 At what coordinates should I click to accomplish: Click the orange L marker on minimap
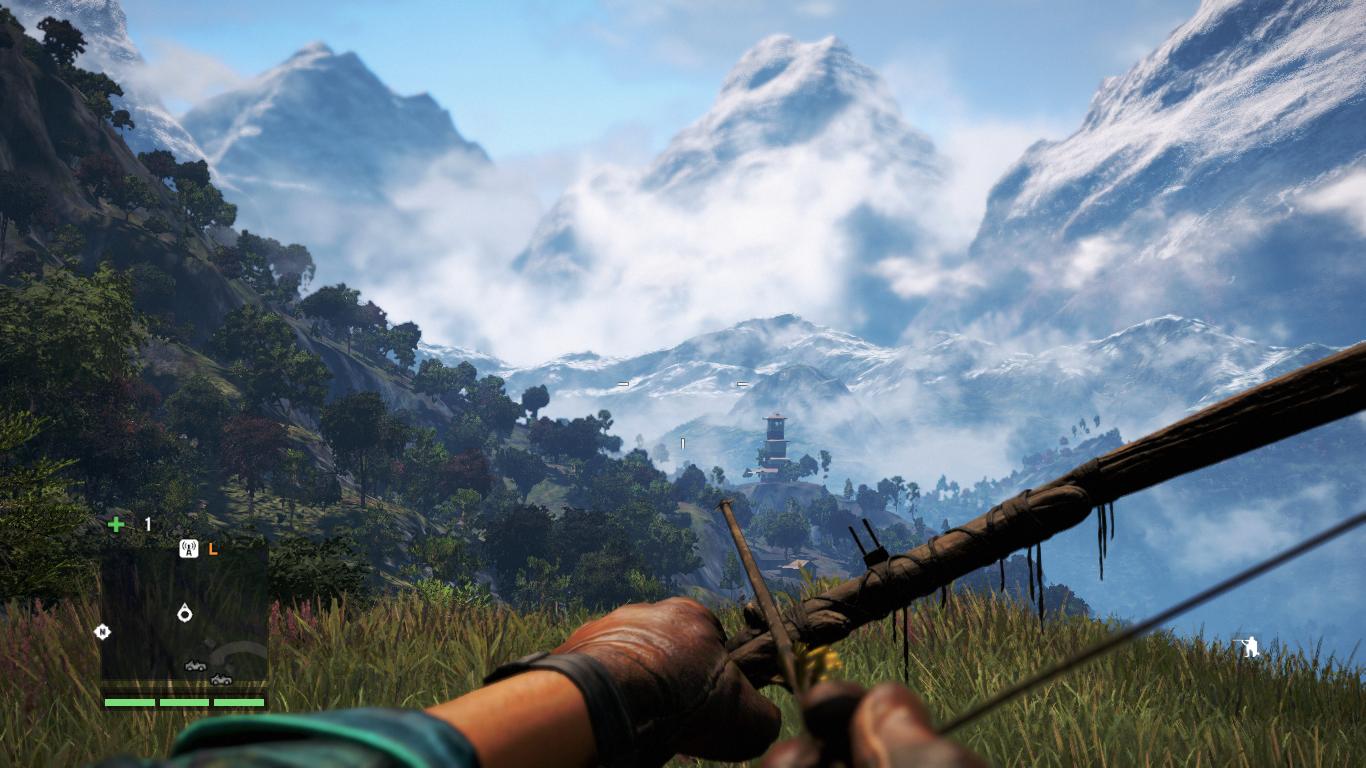pos(212,548)
